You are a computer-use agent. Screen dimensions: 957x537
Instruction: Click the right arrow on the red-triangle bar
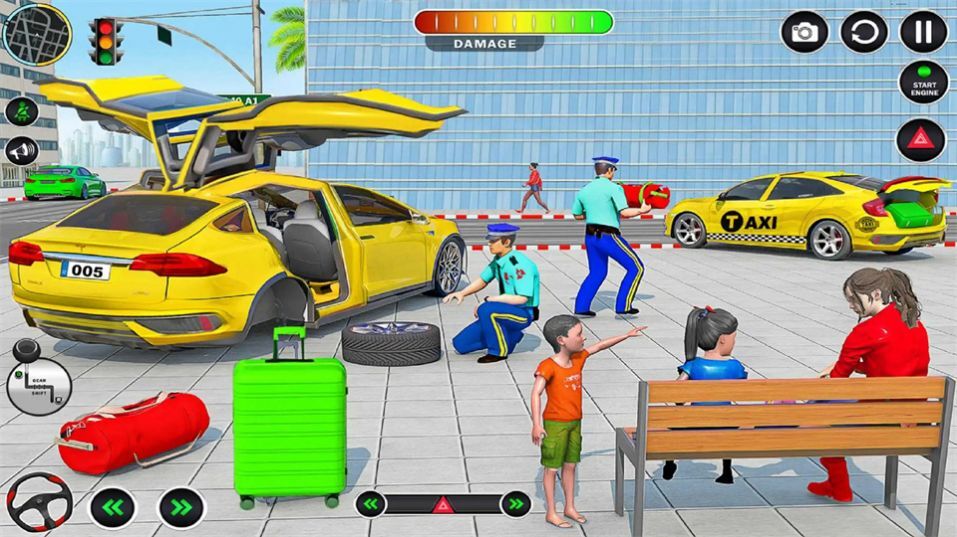coord(515,503)
